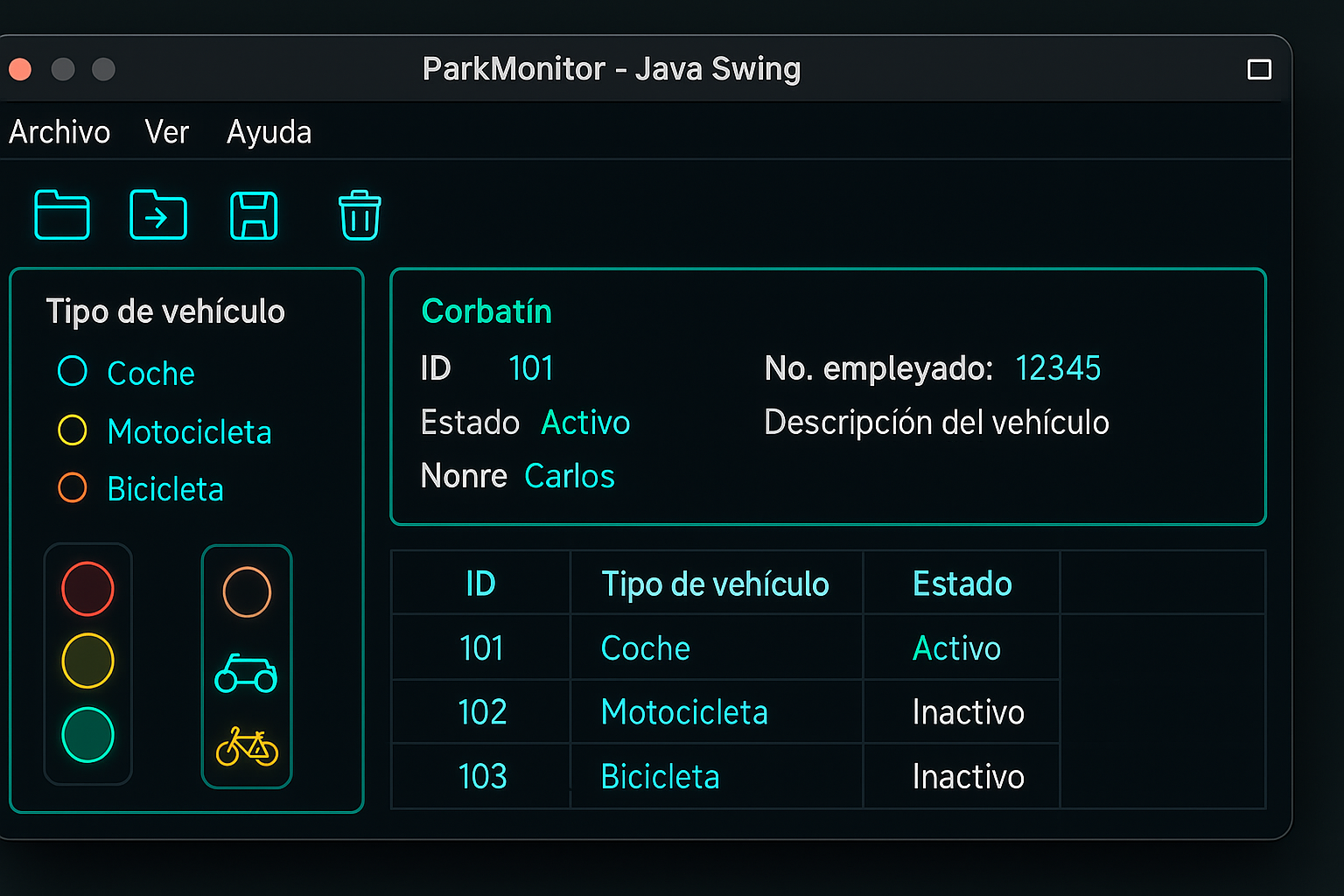Open the Ayuda menu
The width and height of the screenshot is (1344, 896).
(x=269, y=132)
